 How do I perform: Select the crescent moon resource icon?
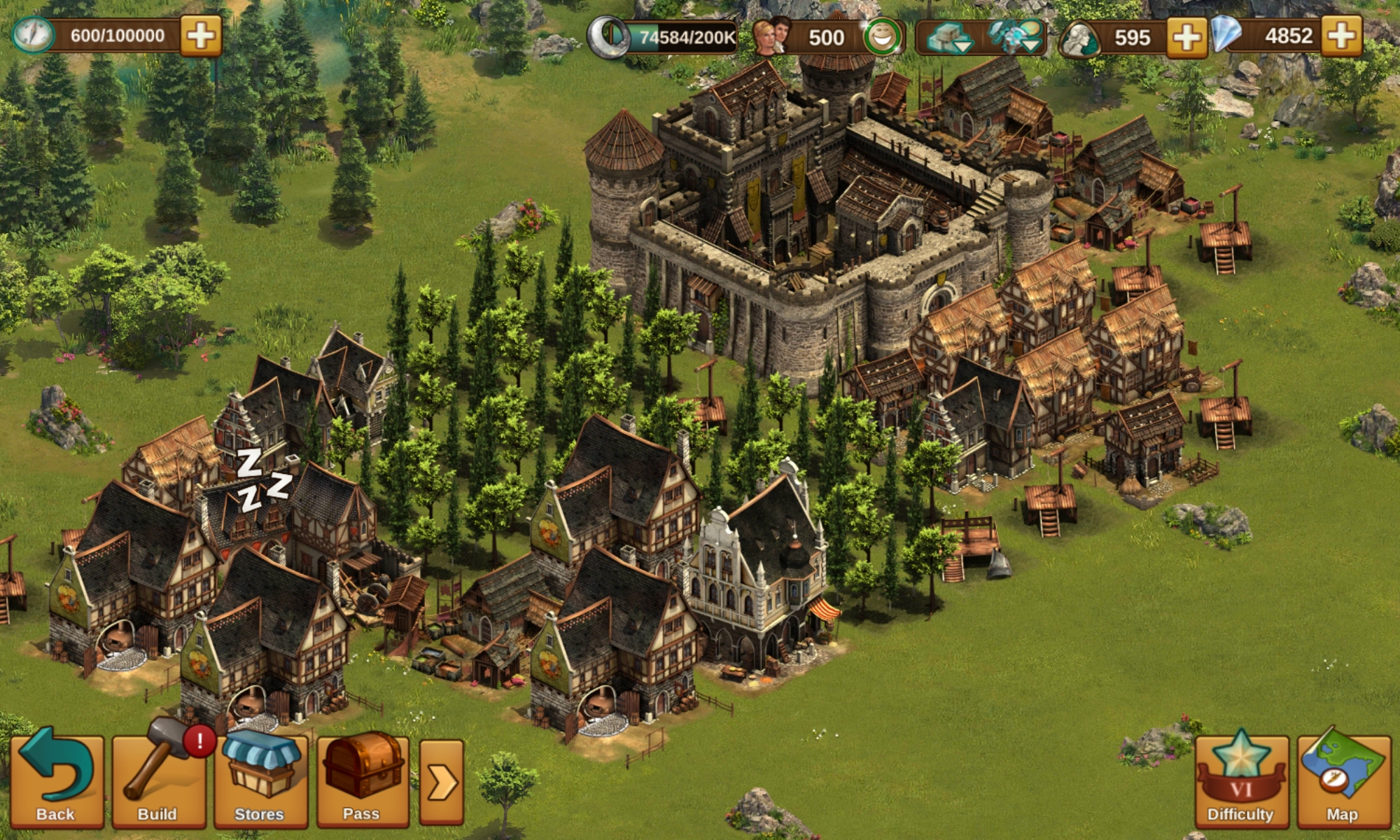point(607,38)
